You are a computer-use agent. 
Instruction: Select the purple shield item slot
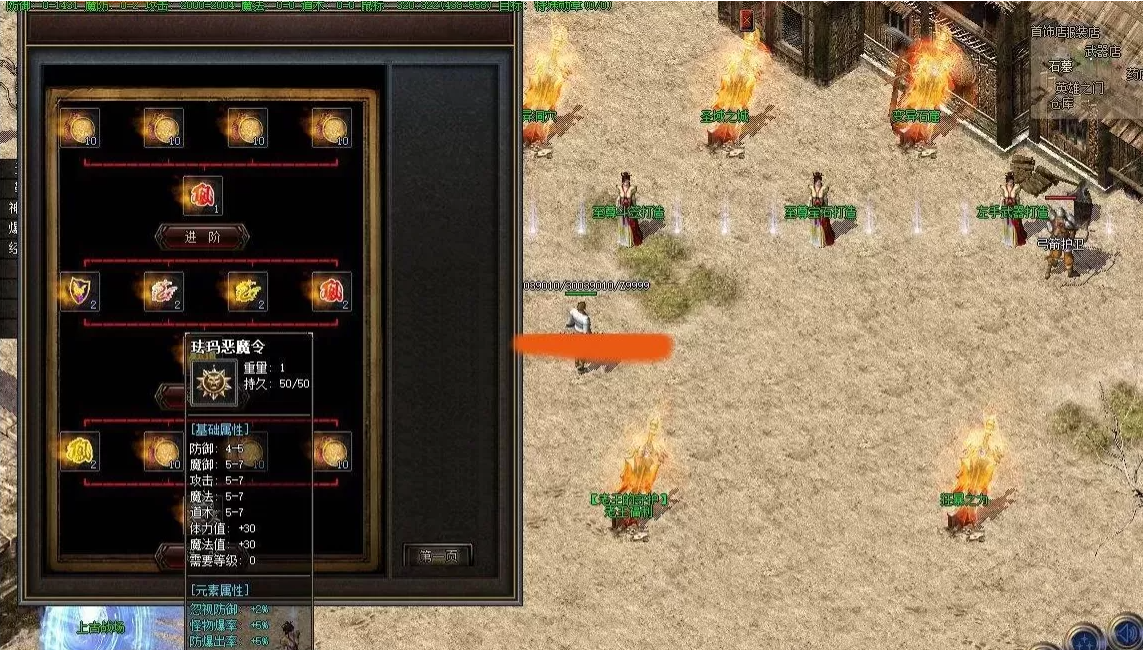click(x=79, y=291)
